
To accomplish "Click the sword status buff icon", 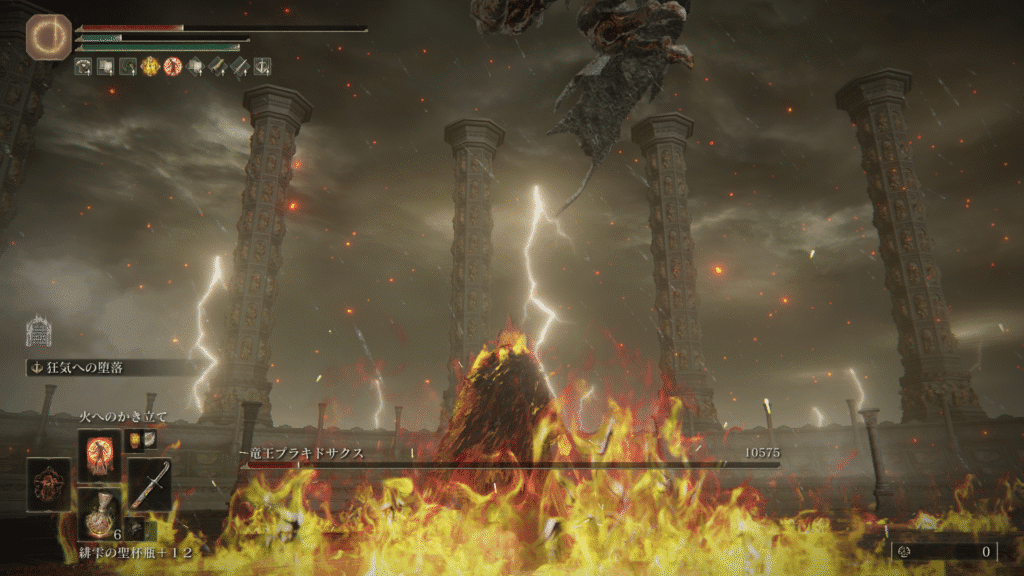I will click(240, 67).
